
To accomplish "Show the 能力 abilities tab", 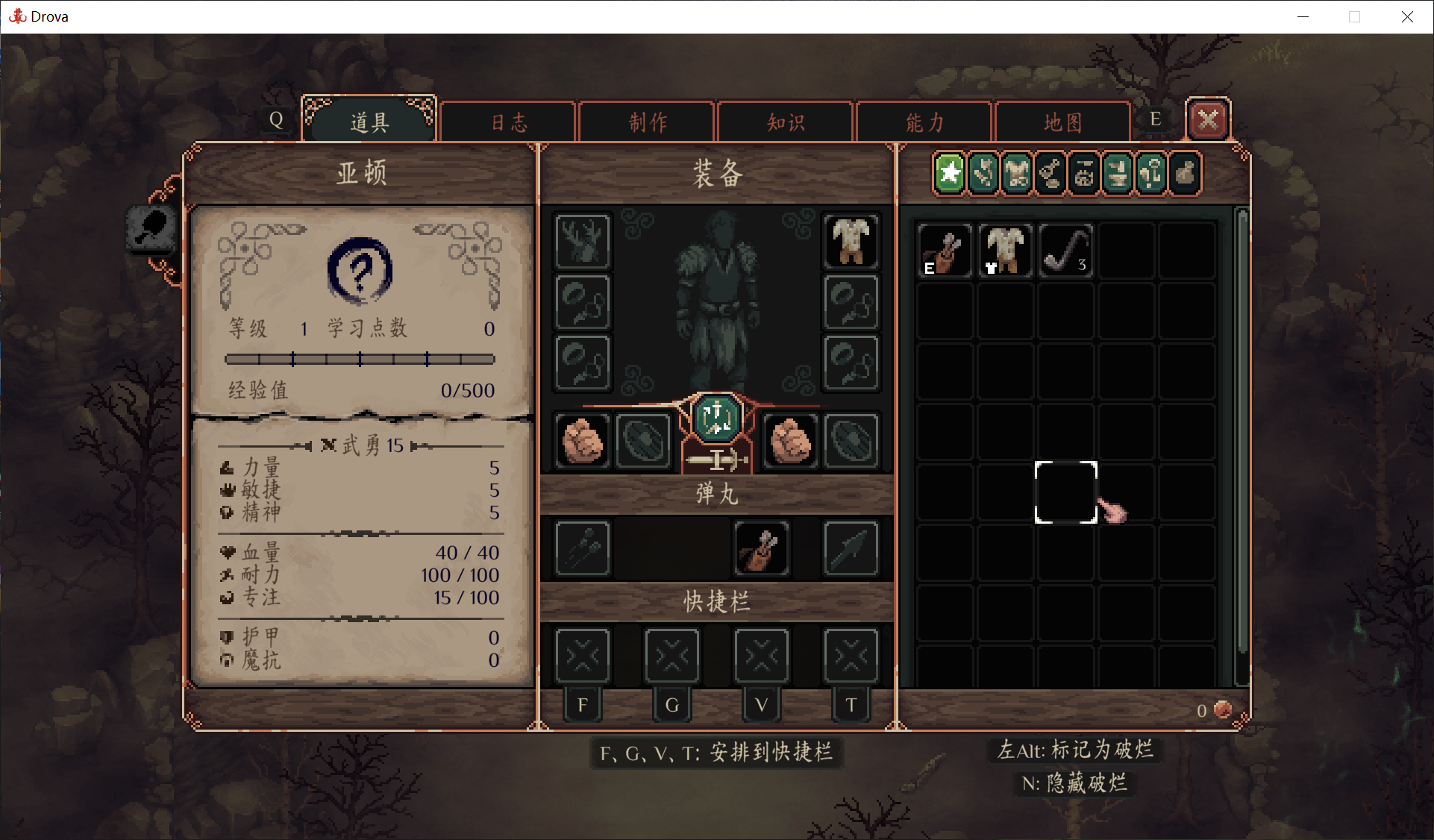I will point(924,122).
